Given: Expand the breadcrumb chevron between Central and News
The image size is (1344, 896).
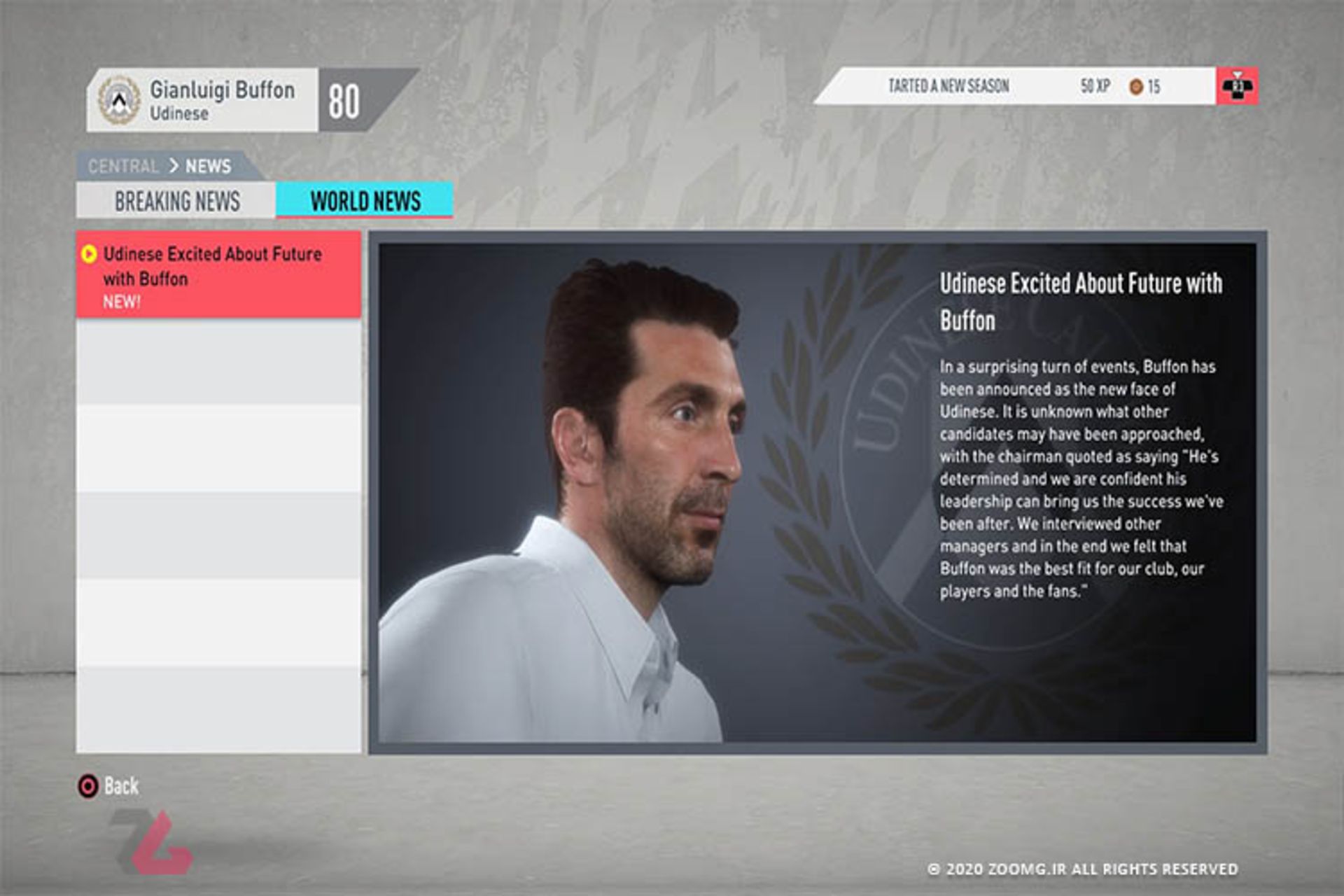Looking at the screenshot, I should [173, 167].
